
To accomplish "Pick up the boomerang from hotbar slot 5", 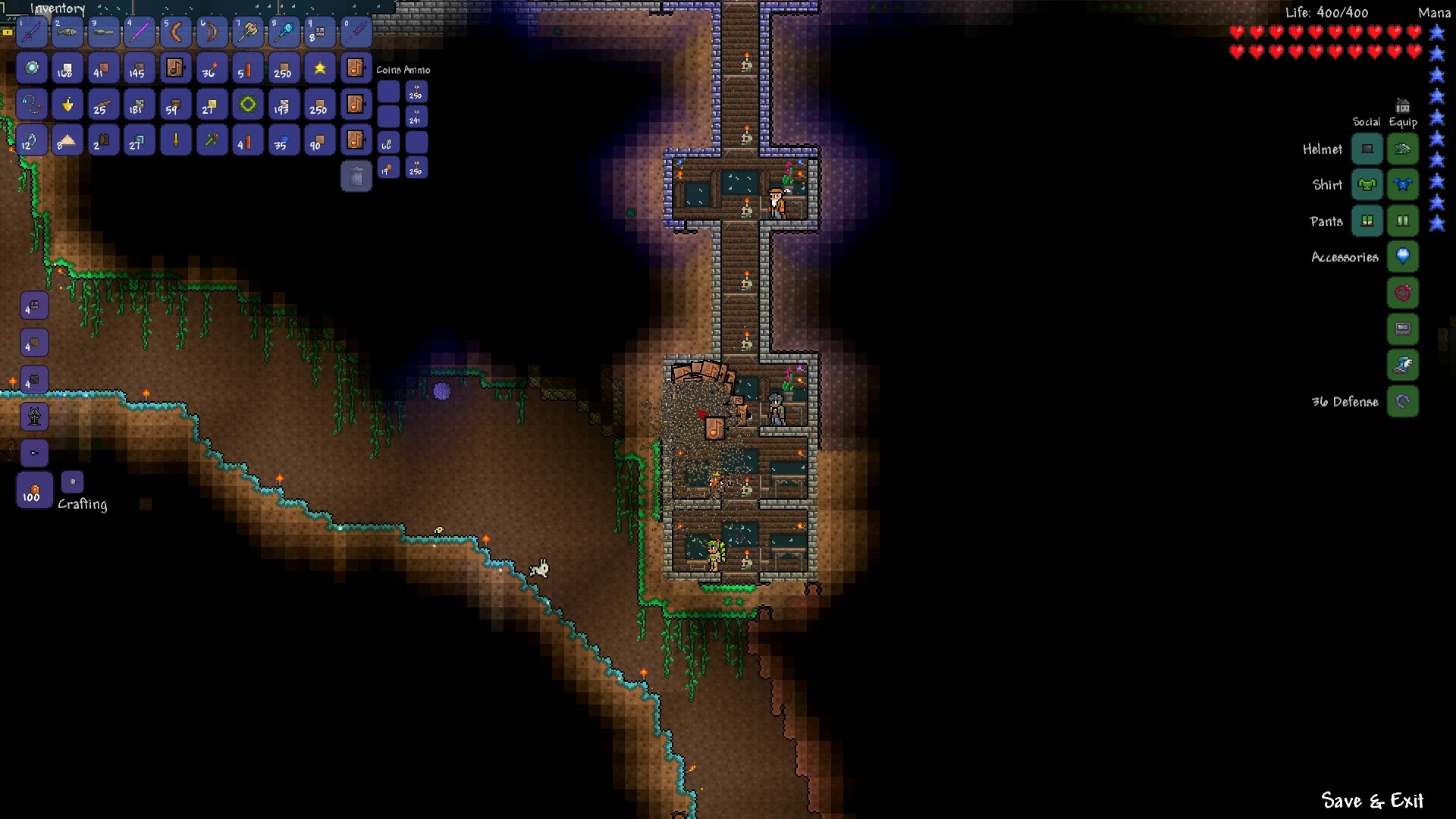I will point(175,32).
